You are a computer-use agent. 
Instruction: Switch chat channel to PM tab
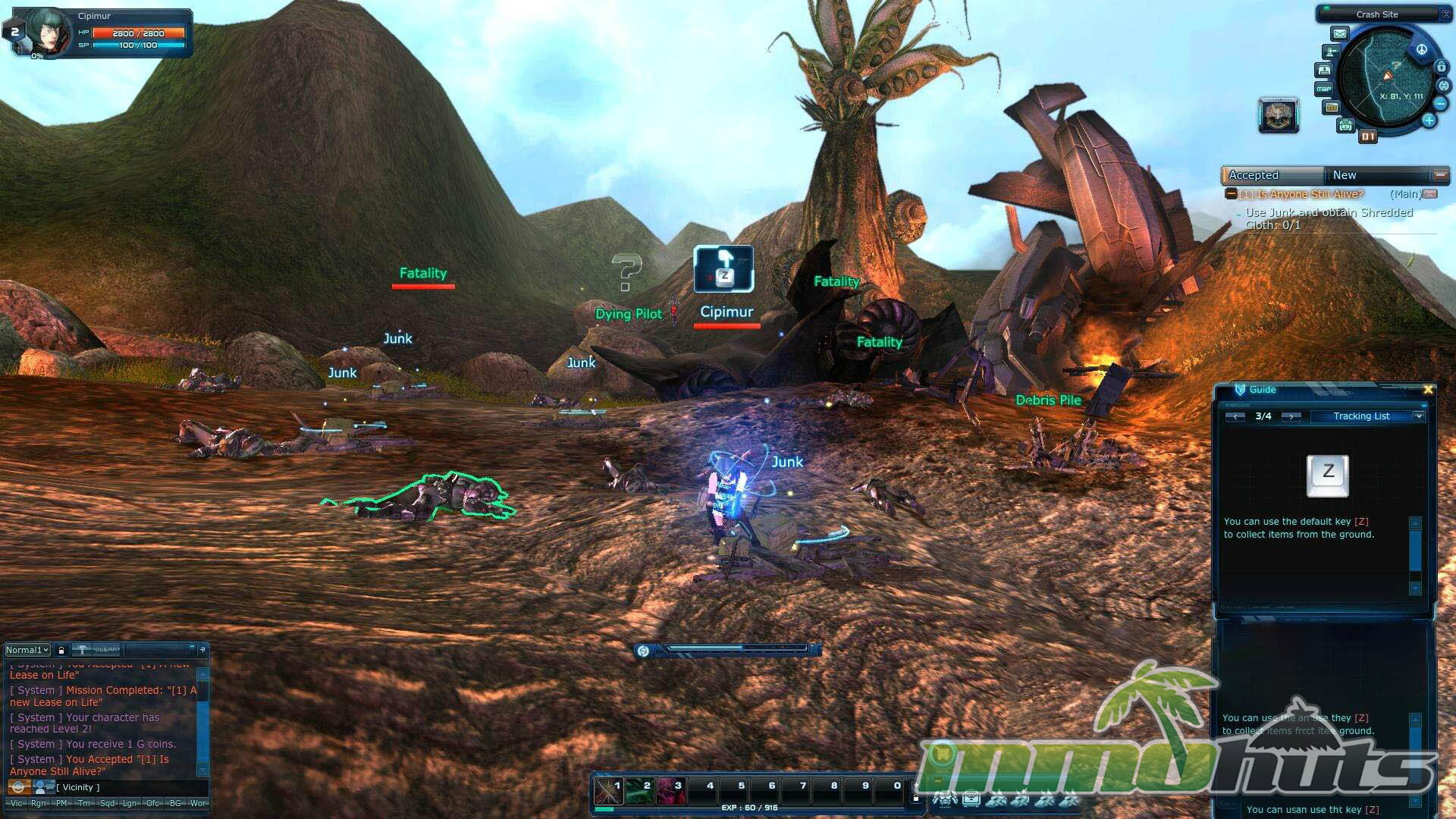(61, 803)
